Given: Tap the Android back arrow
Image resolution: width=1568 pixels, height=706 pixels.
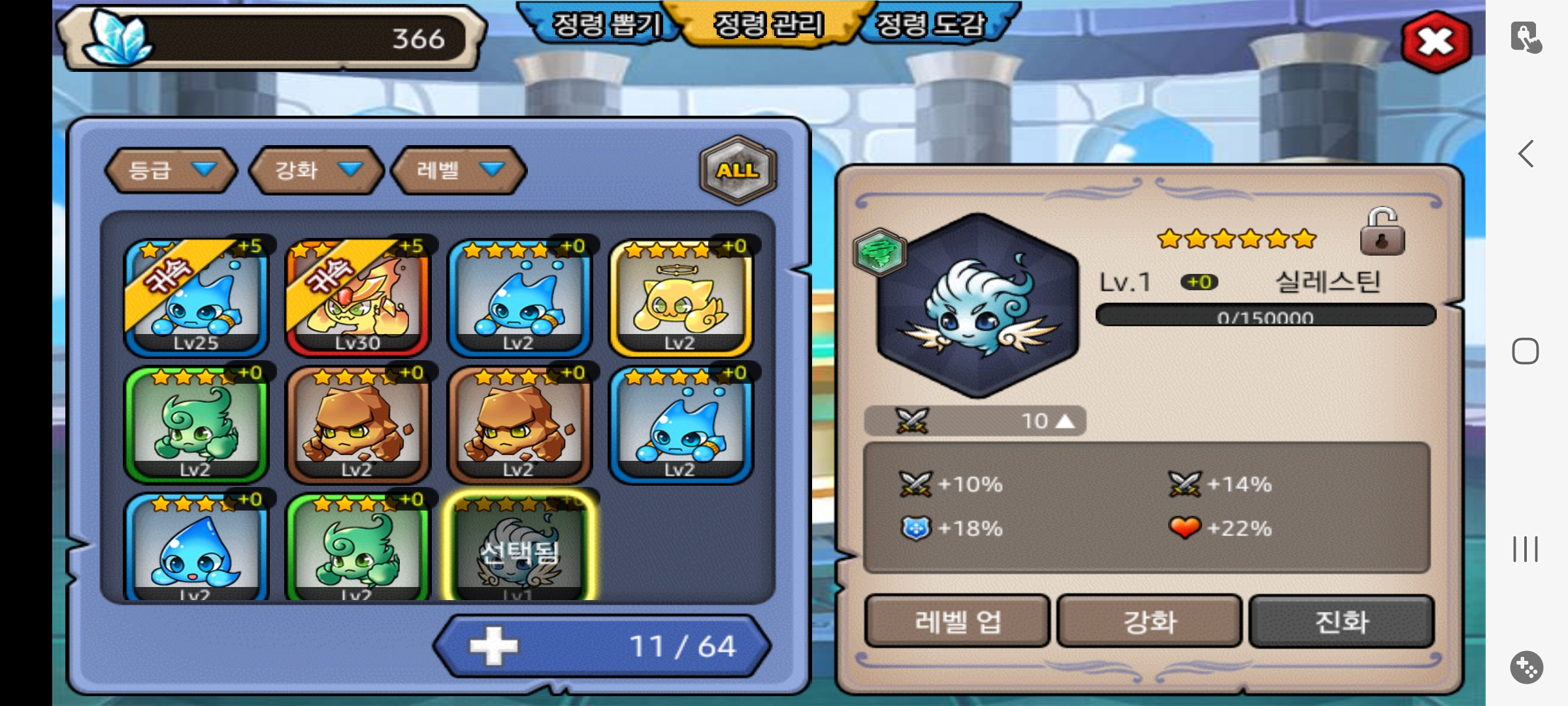Looking at the screenshot, I should 1526,154.
